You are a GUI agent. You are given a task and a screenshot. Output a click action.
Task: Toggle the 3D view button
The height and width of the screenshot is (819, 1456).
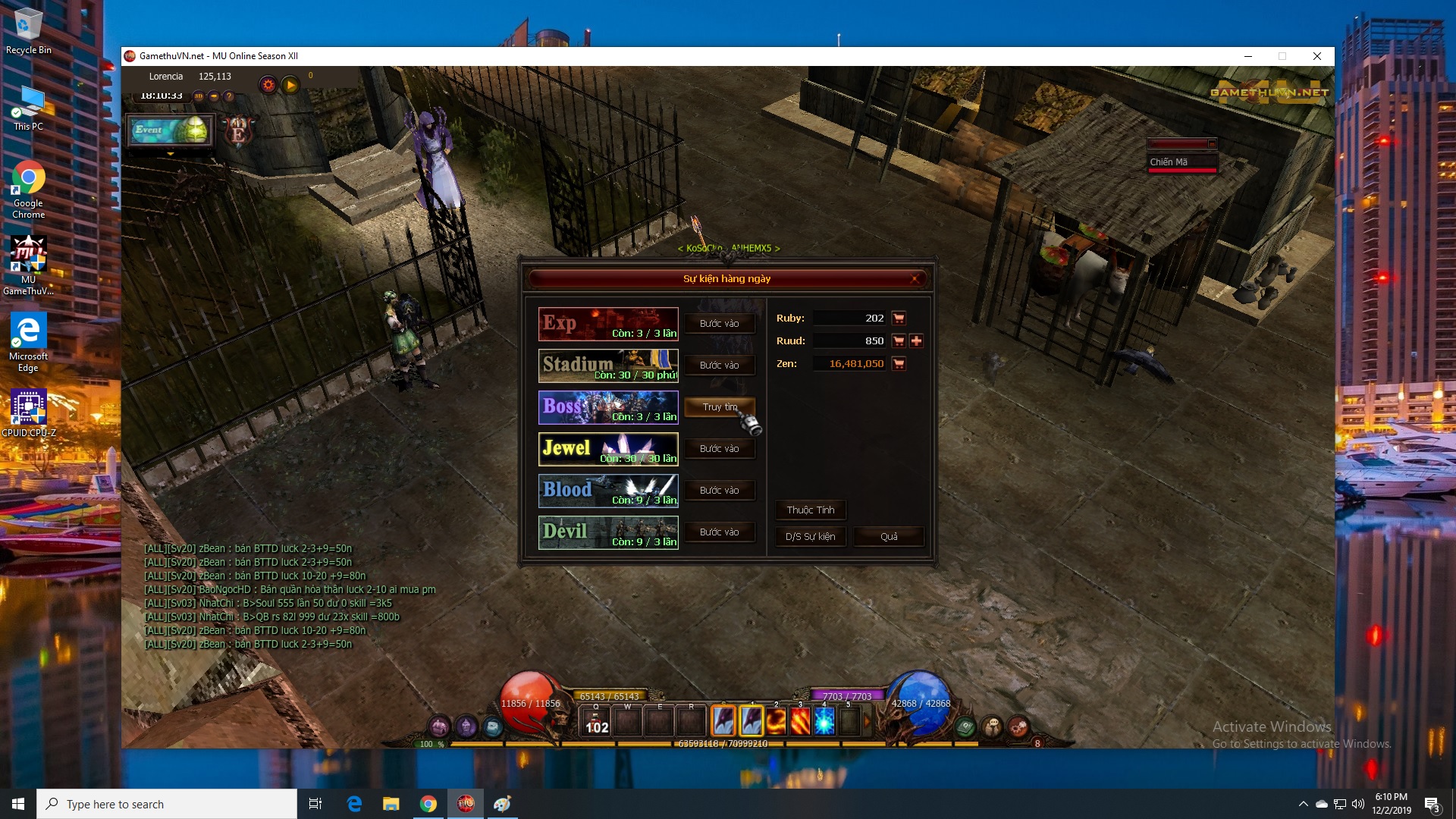(199, 96)
